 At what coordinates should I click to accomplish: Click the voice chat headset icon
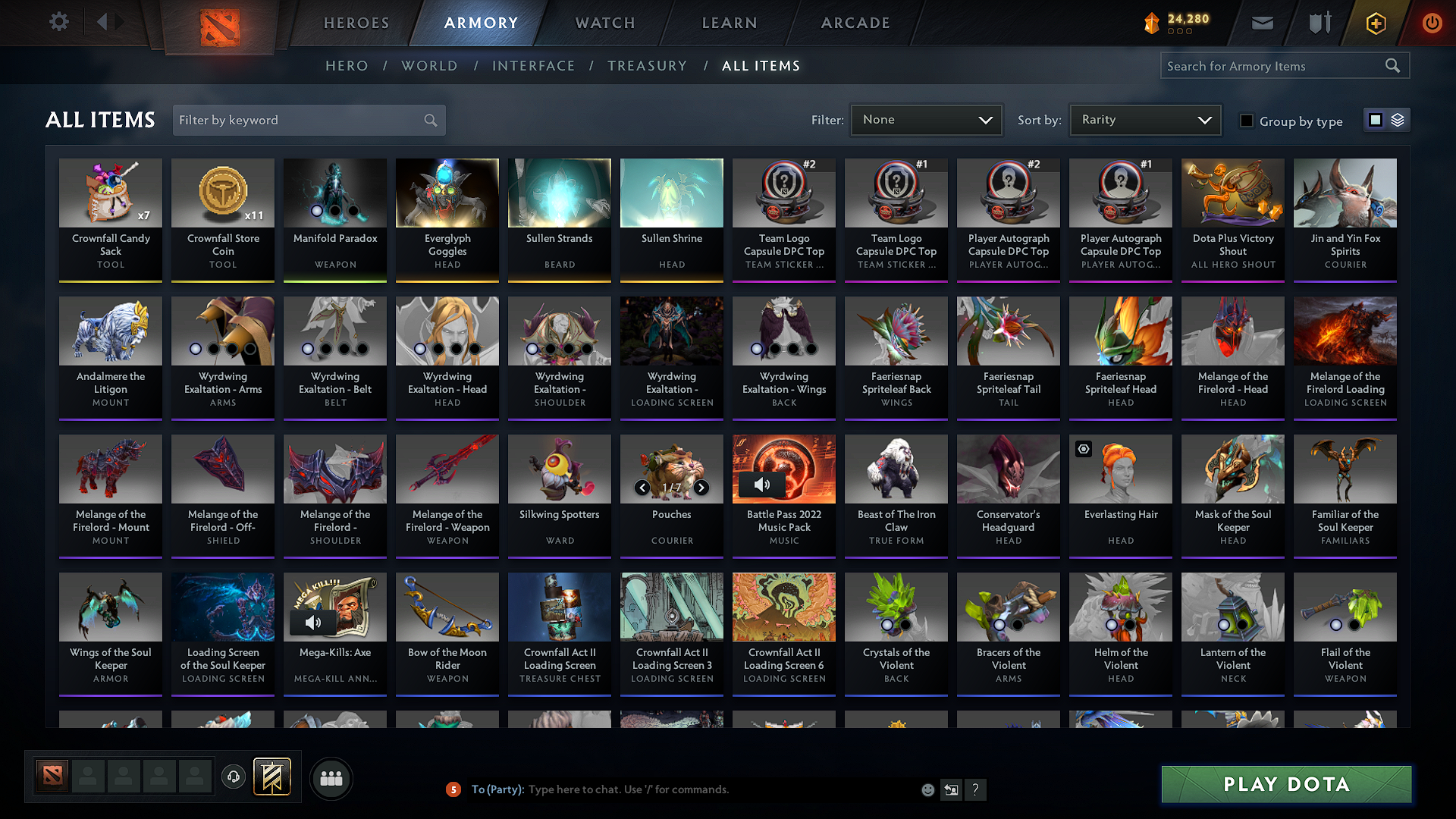(x=233, y=778)
